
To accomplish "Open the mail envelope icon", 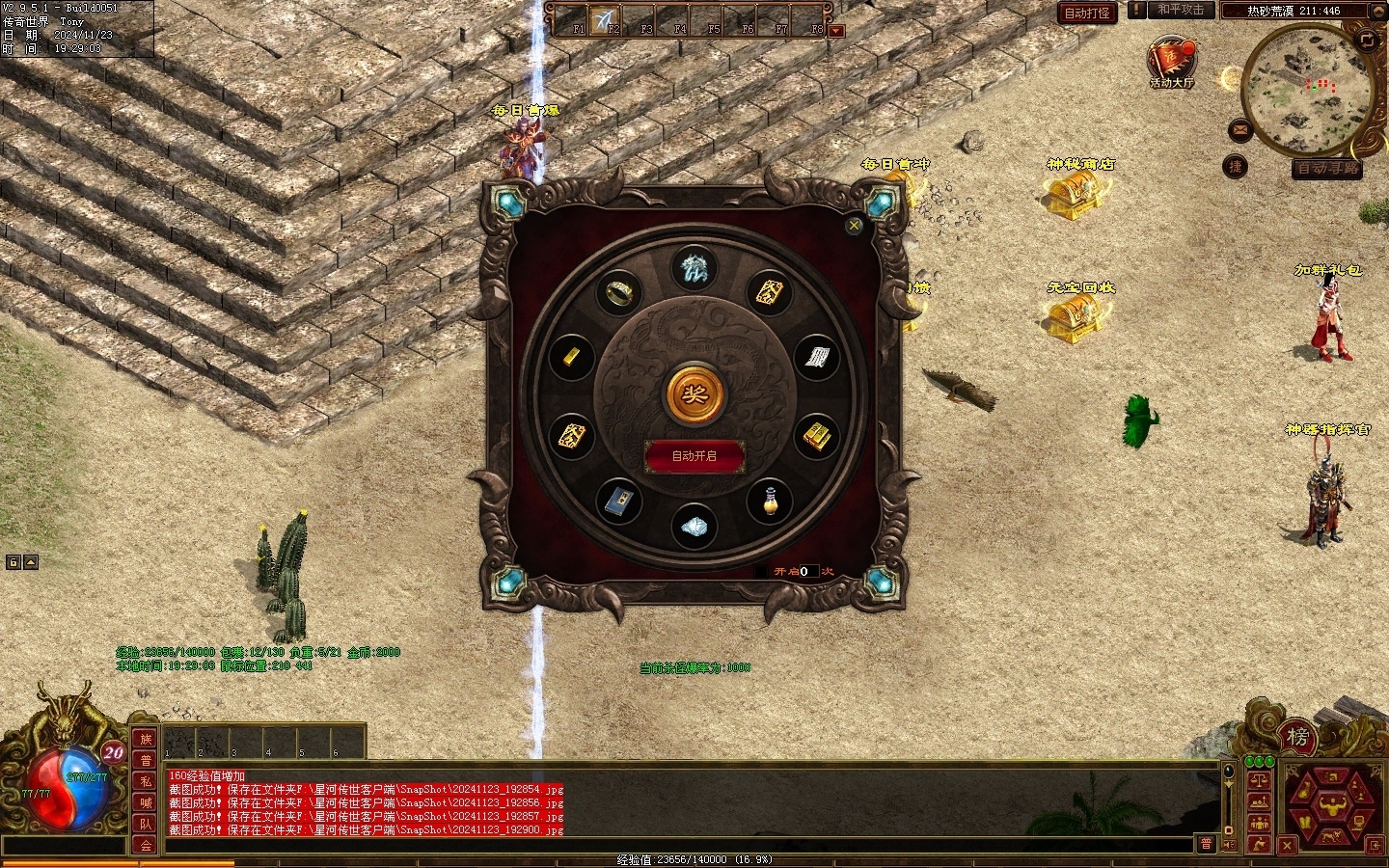I will coord(1240,130).
